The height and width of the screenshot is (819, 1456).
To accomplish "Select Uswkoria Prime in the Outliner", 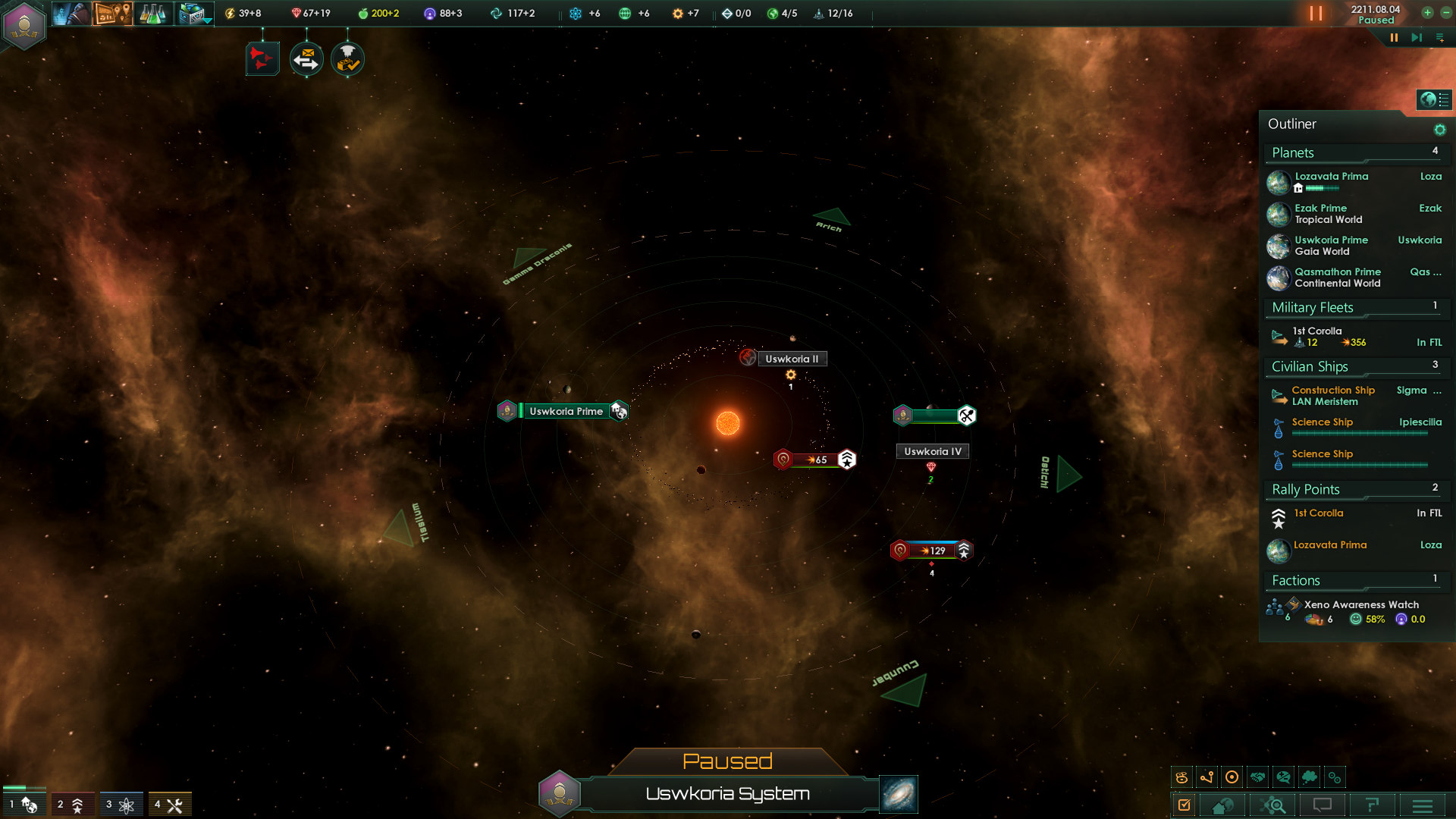I will point(1331,240).
